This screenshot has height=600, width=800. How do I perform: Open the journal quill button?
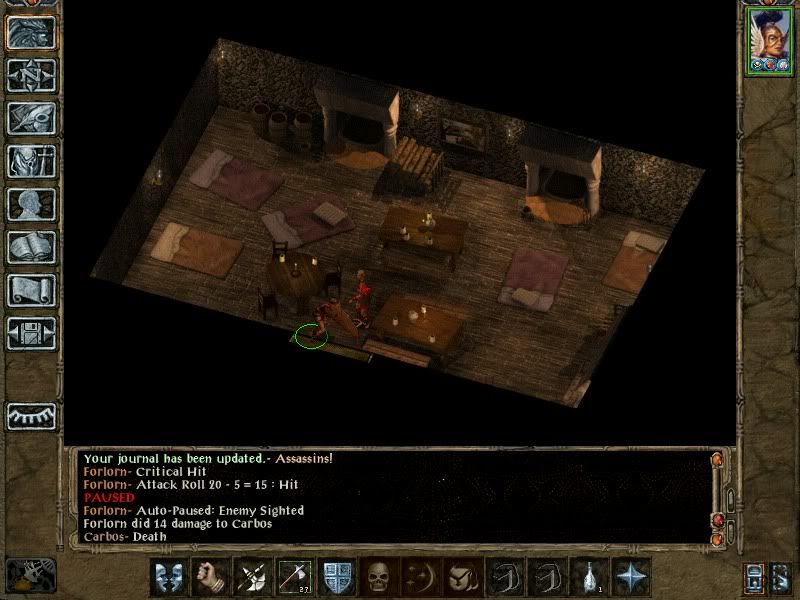31,117
